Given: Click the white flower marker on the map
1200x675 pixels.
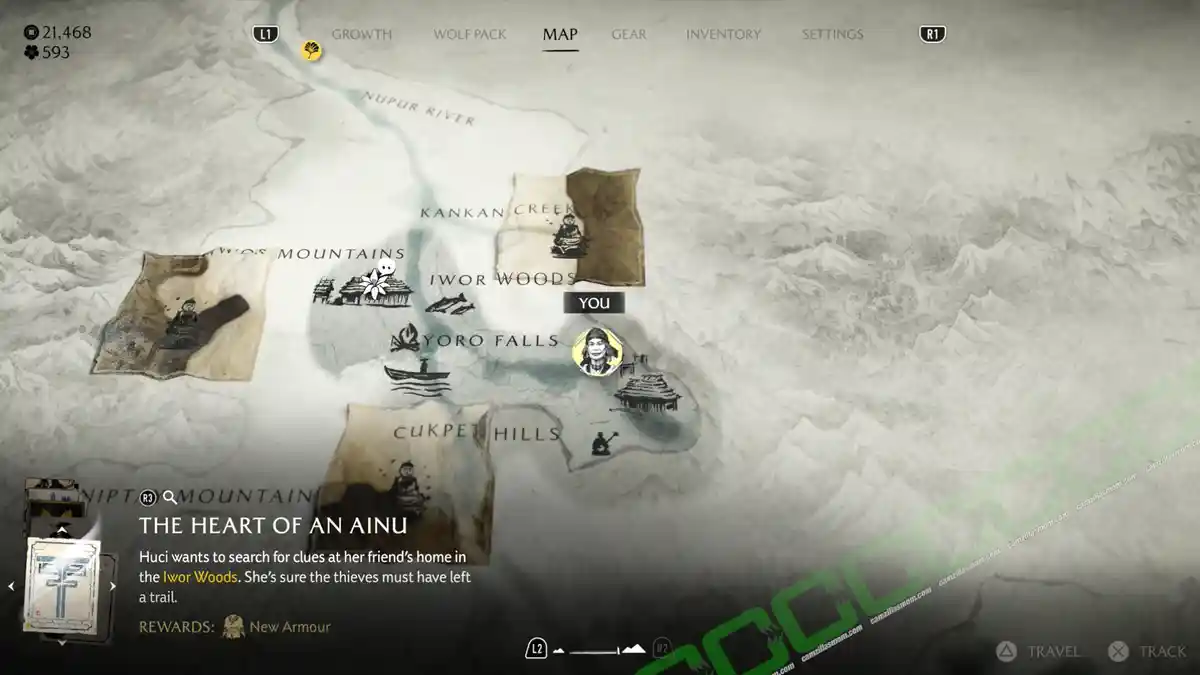Looking at the screenshot, I should tap(380, 282).
